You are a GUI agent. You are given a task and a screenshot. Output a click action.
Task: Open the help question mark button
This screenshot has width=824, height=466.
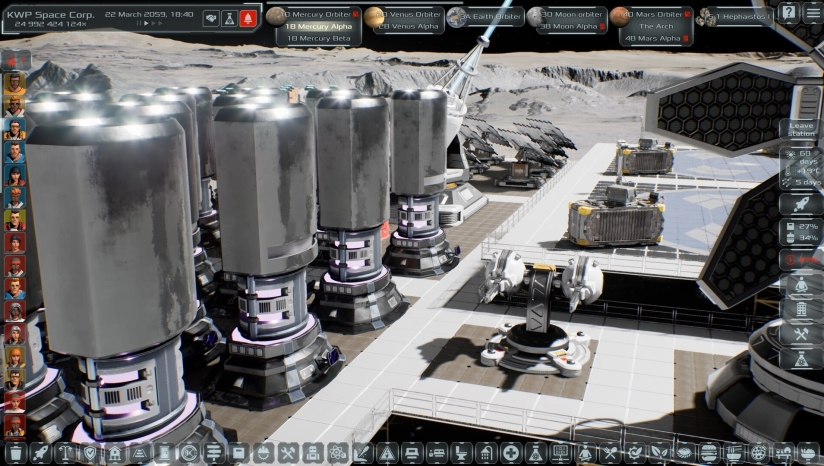click(788, 13)
